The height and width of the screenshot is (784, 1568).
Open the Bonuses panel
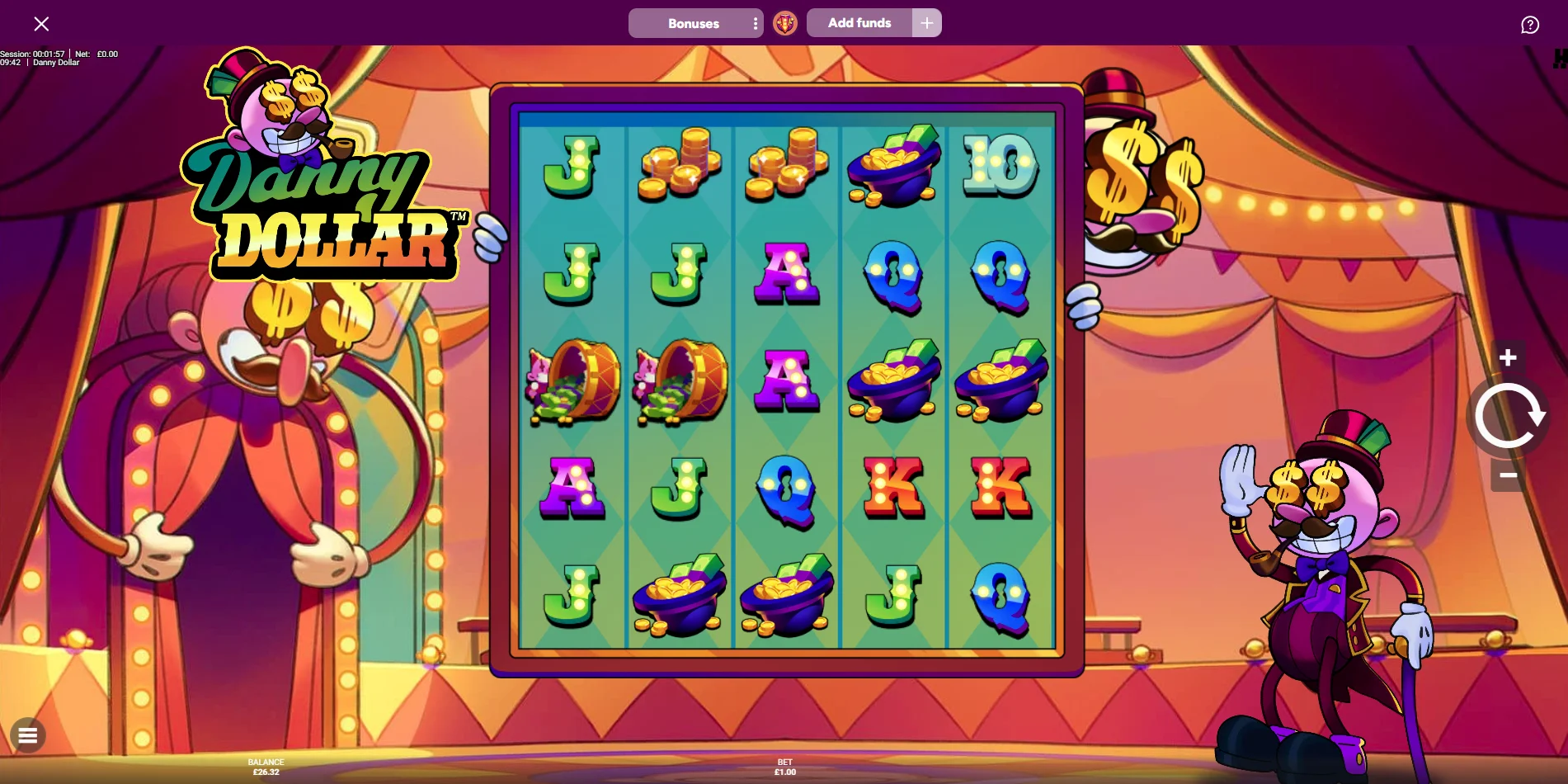pyautogui.click(x=691, y=23)
